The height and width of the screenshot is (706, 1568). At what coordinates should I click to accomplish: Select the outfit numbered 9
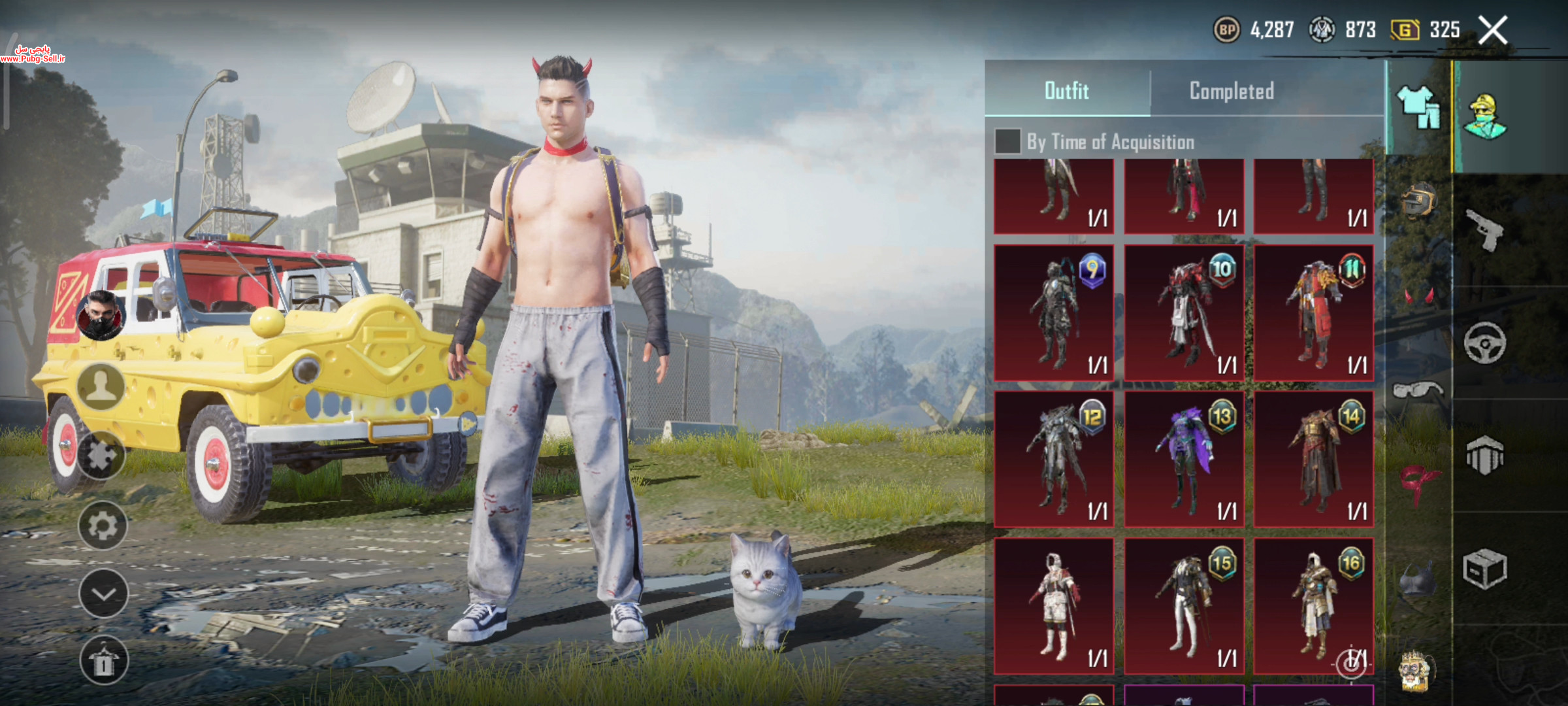coord(1054,312)
